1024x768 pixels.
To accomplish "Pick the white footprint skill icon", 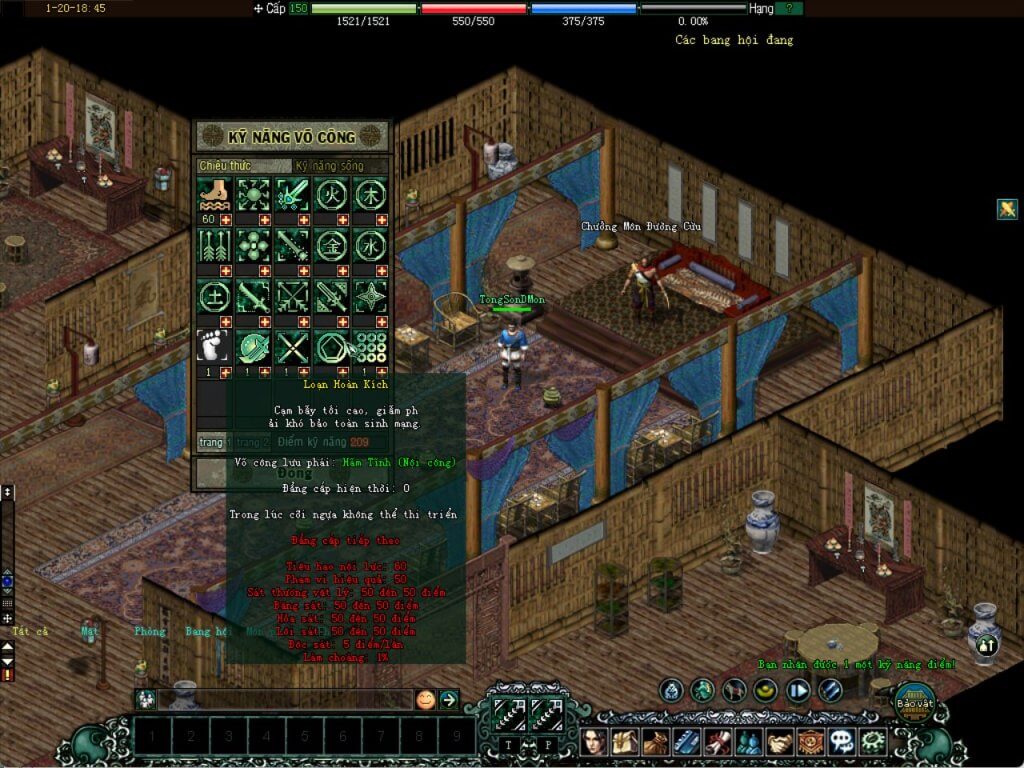I will point(214,347).
